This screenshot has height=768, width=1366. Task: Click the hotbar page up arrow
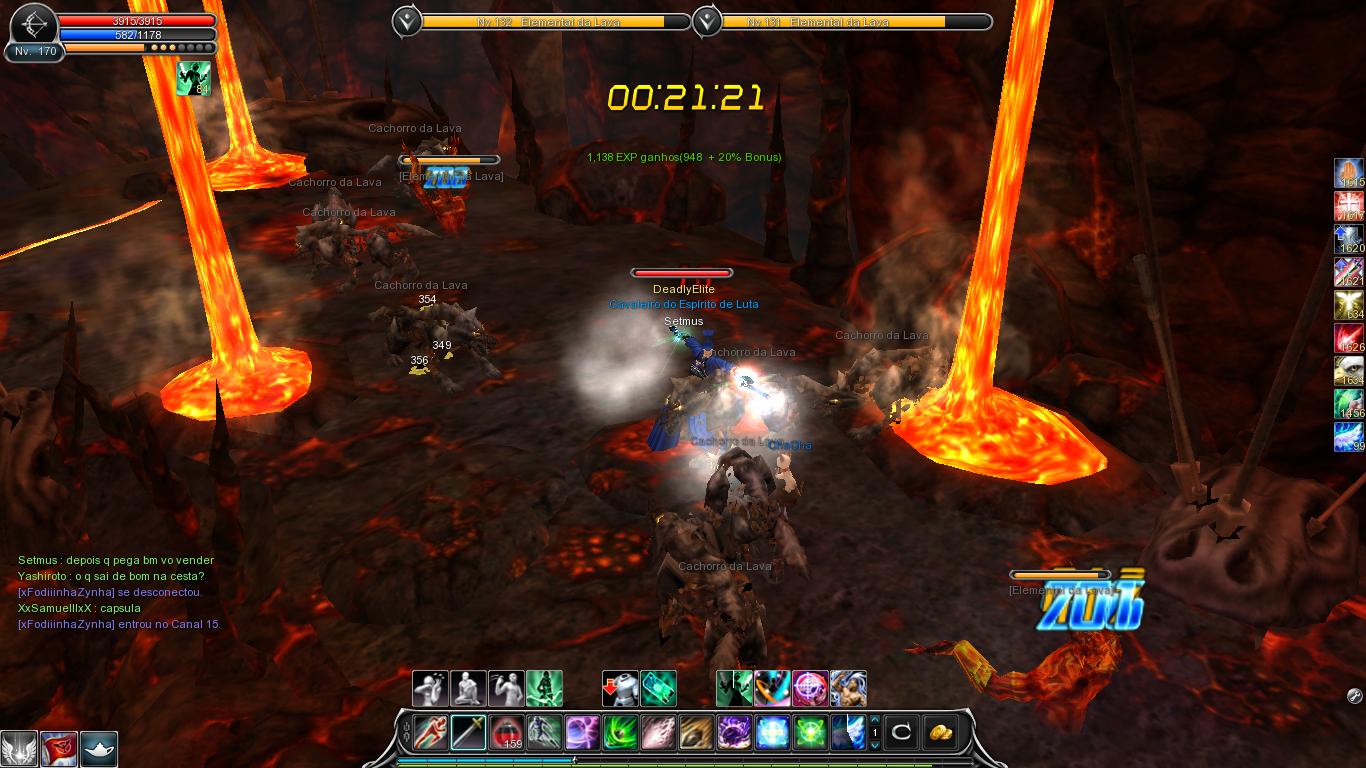click(876, 720)
